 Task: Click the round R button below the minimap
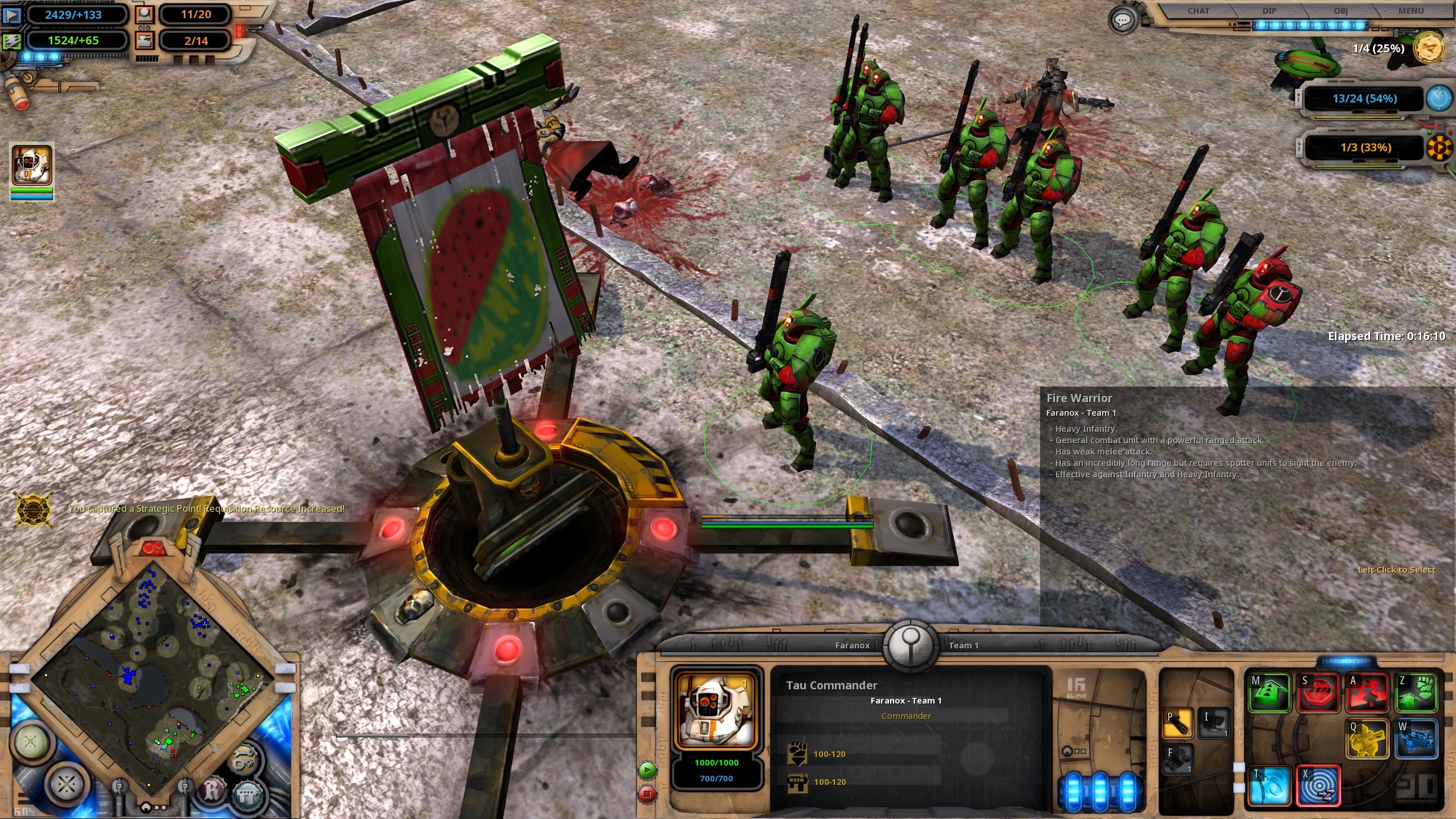pos(212,791)
